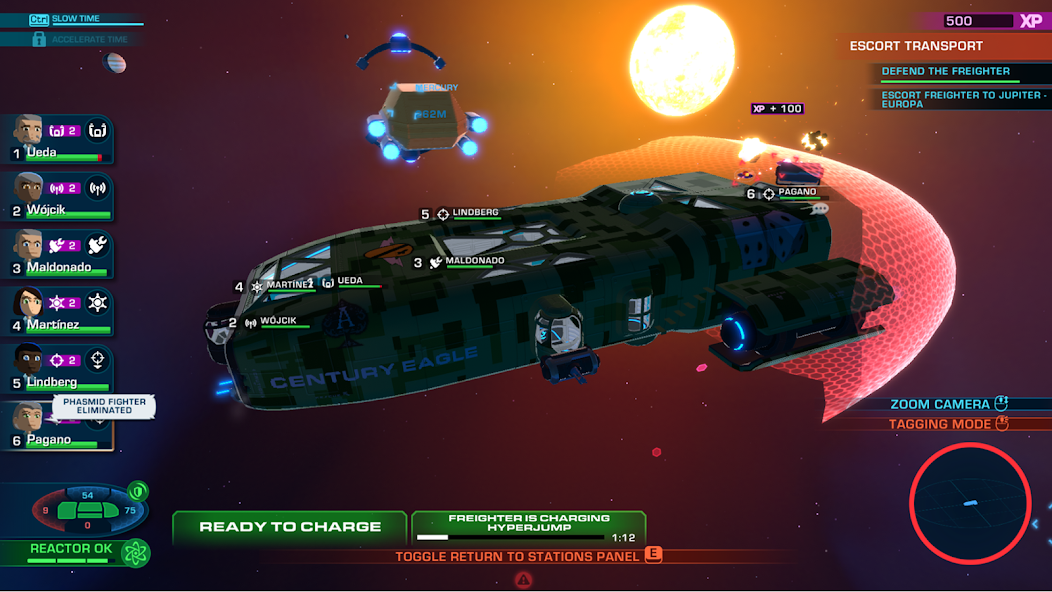Select crew member Wójcik's panel
The height and width of the screenshot is (592, 1052).
click(x=57, y=196)
